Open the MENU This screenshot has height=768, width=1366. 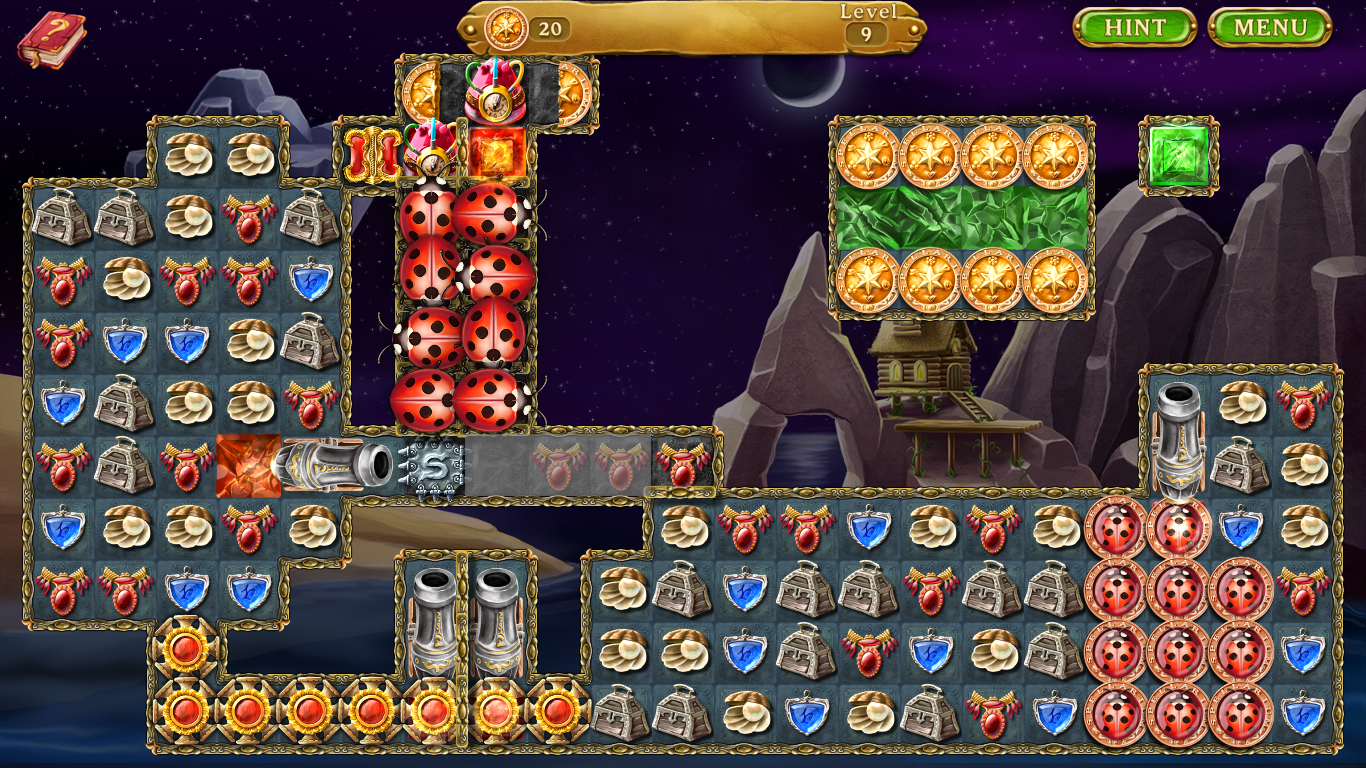click(x=1269, y=27)
